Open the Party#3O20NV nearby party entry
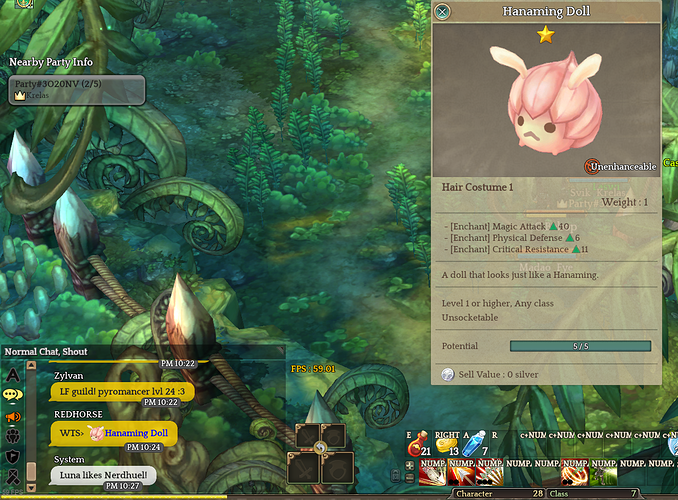 (x=76, y=90)
